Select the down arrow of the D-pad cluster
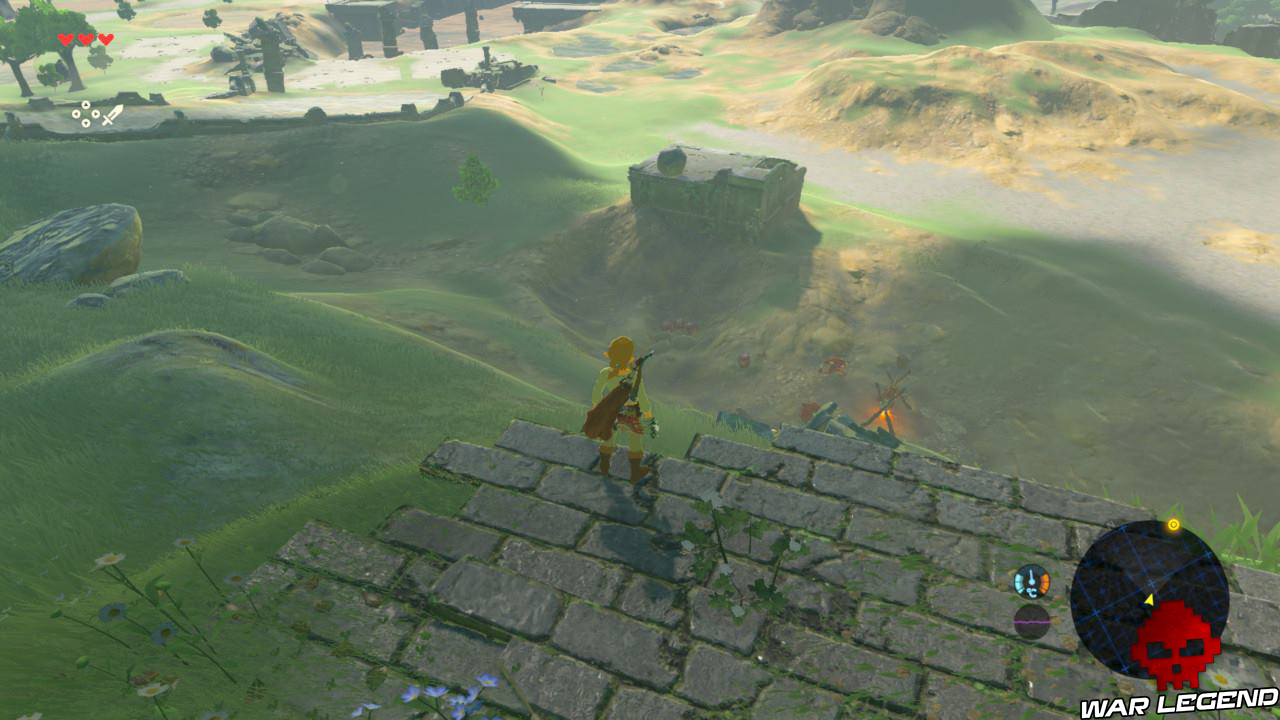Image resolution: width=1280 pixels, height=720 pixels. [x=86, y=123]
